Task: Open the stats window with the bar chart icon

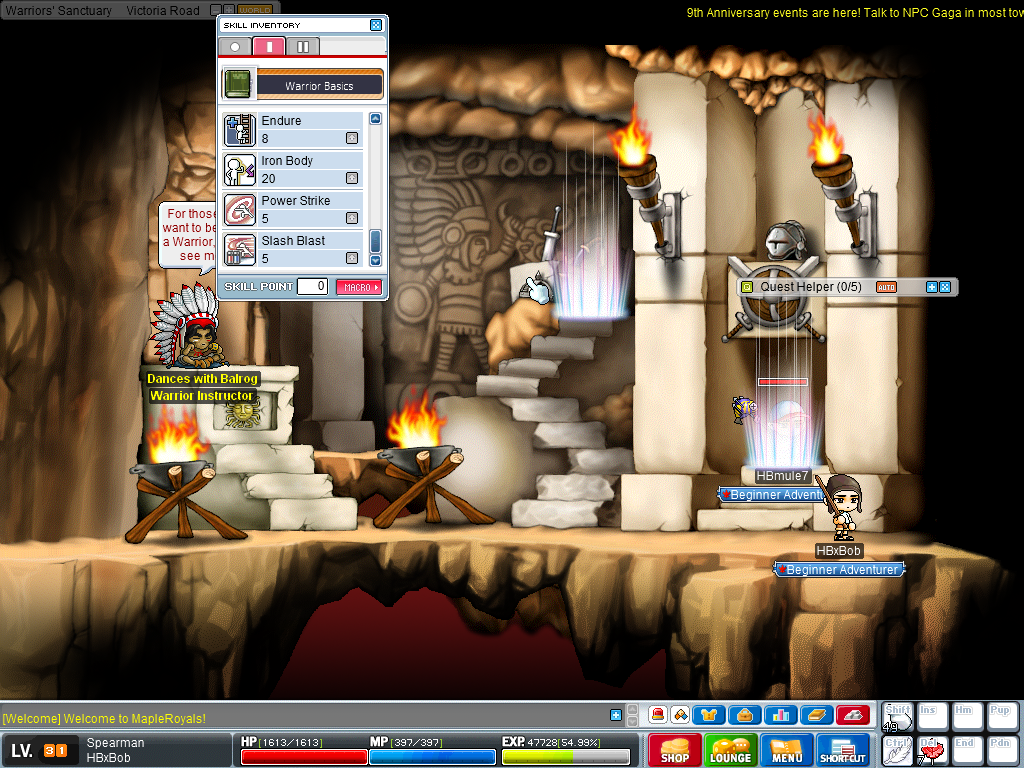Action: pos(780,714)
